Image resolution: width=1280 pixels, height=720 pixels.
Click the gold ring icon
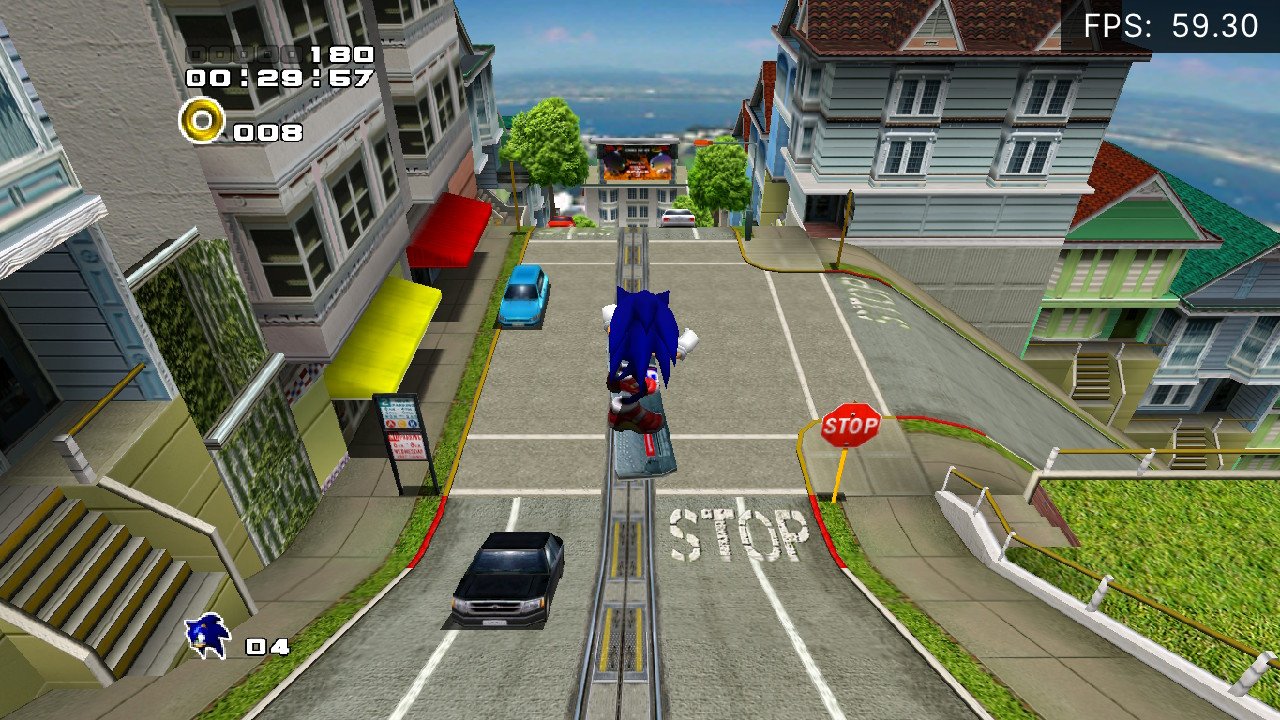click(202, 121)
